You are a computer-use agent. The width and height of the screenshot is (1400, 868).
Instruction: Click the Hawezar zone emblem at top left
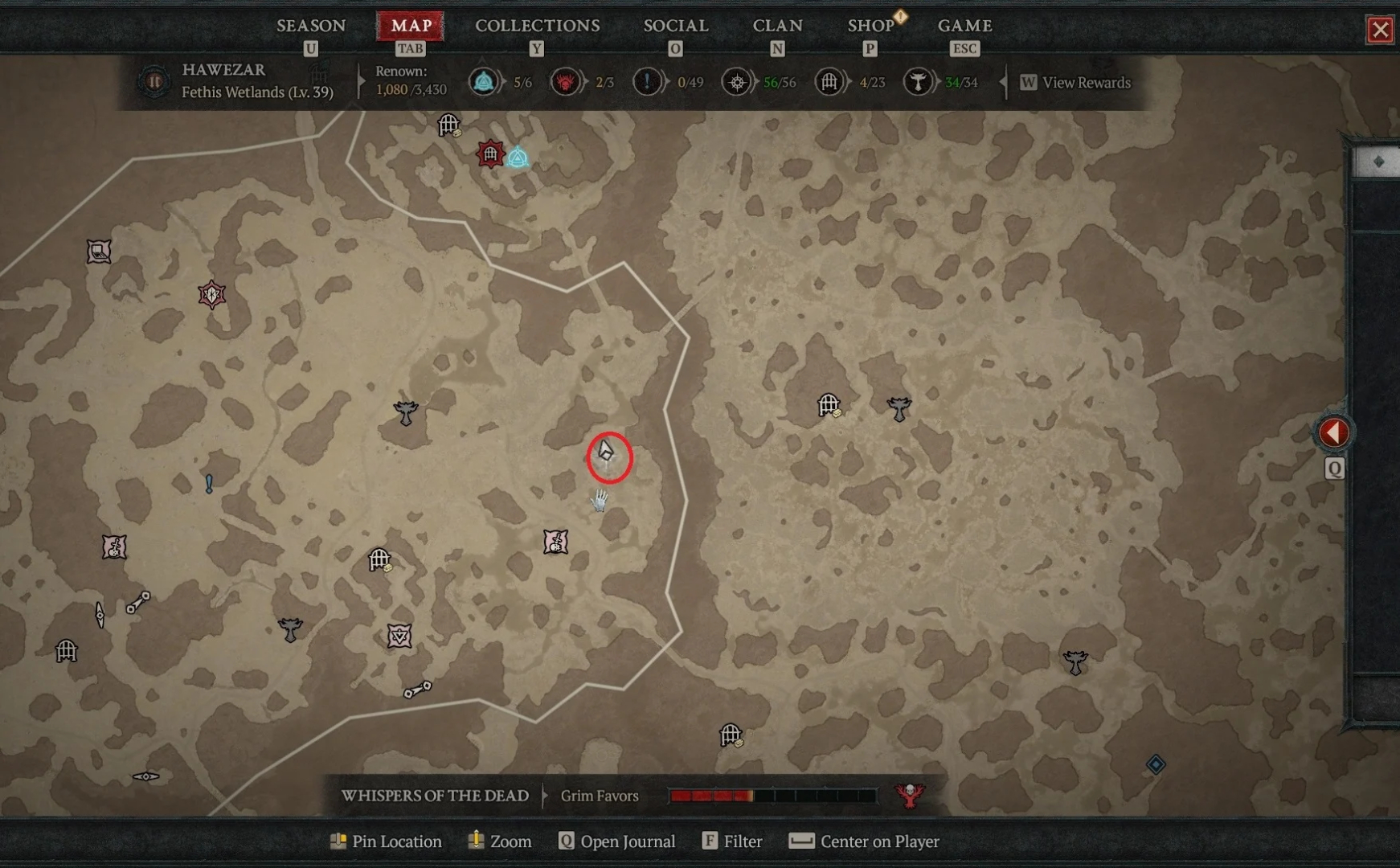coord(153,81)
